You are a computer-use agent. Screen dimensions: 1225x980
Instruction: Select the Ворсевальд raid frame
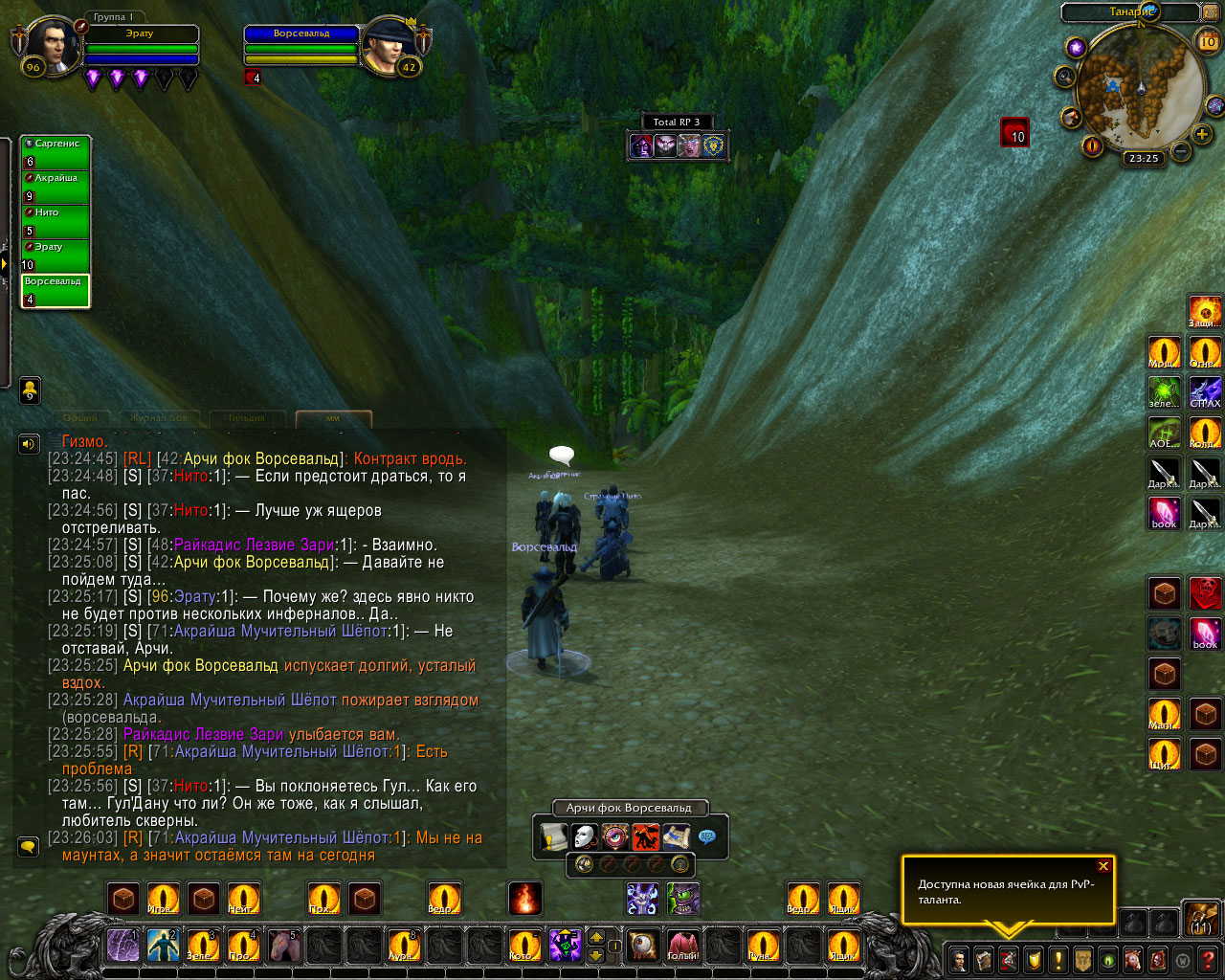56,291
